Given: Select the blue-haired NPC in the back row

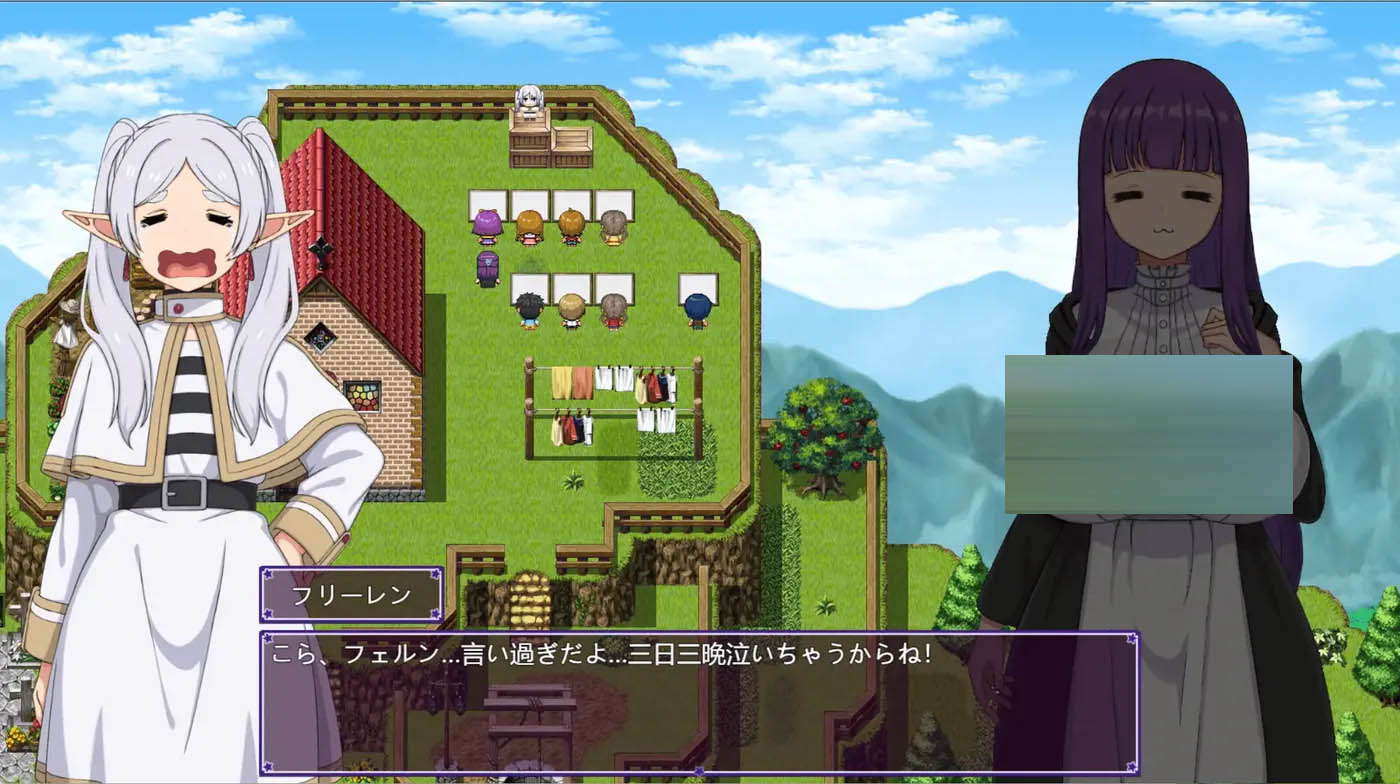Looking at the screenshot, I should (x=697, y=307).
